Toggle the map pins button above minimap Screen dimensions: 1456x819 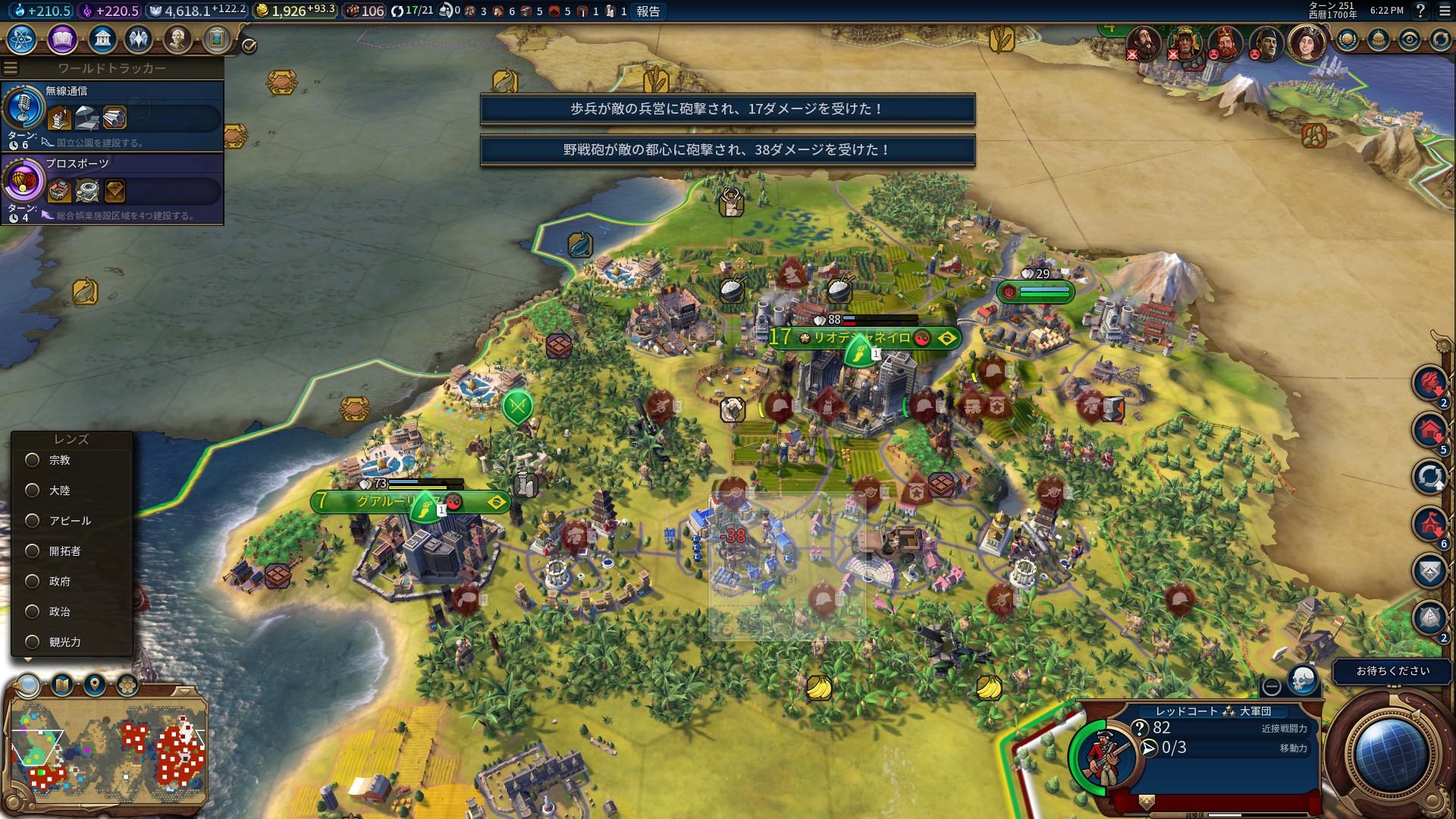click(x=95, y=686)
